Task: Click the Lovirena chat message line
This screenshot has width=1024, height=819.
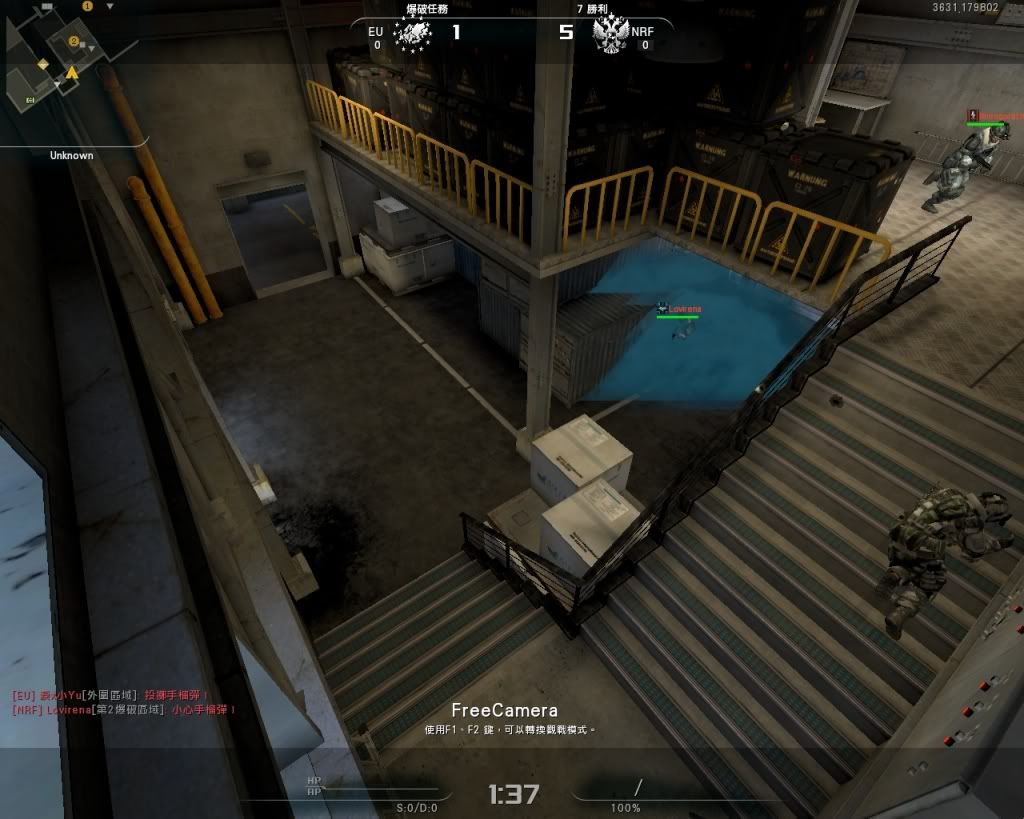Action: [x=124, y=709]
